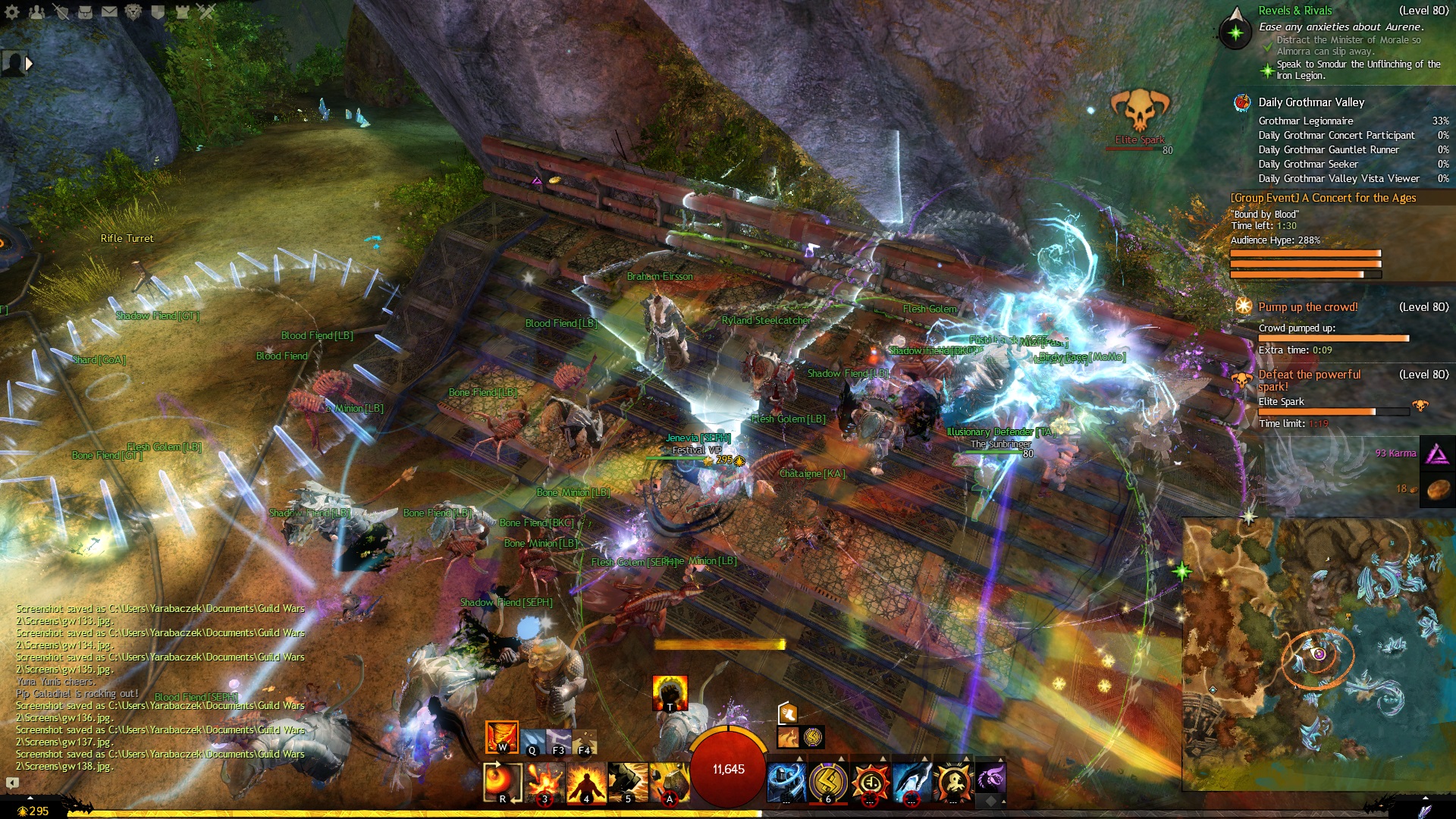Summon the purple skyscale mount
Screen dimensions: 1456x819
click(x=990, y=779)
